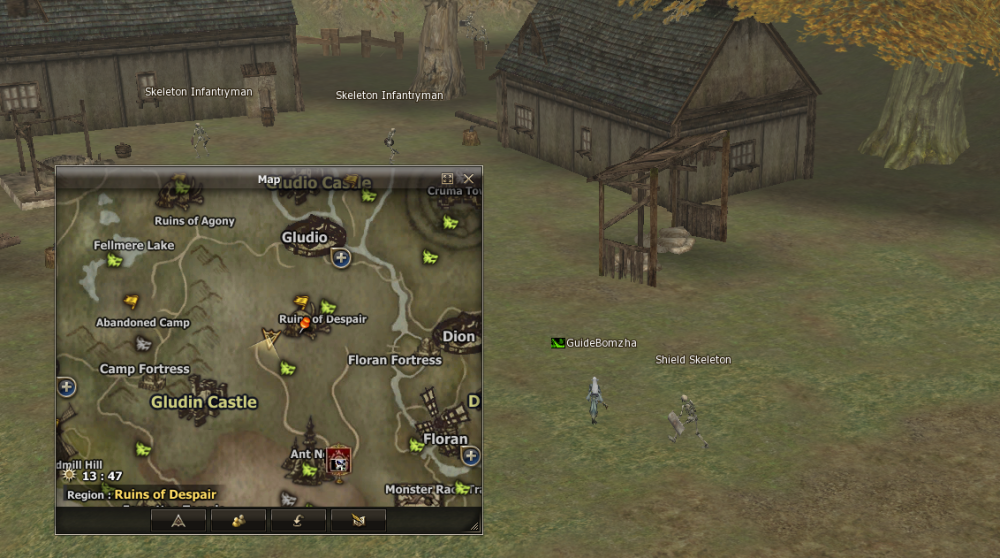Image resolution: width=1000 pixels, height=558 pixels.
Task: Click the orange pin at Ruins of Despair
Action: point(306,322)
